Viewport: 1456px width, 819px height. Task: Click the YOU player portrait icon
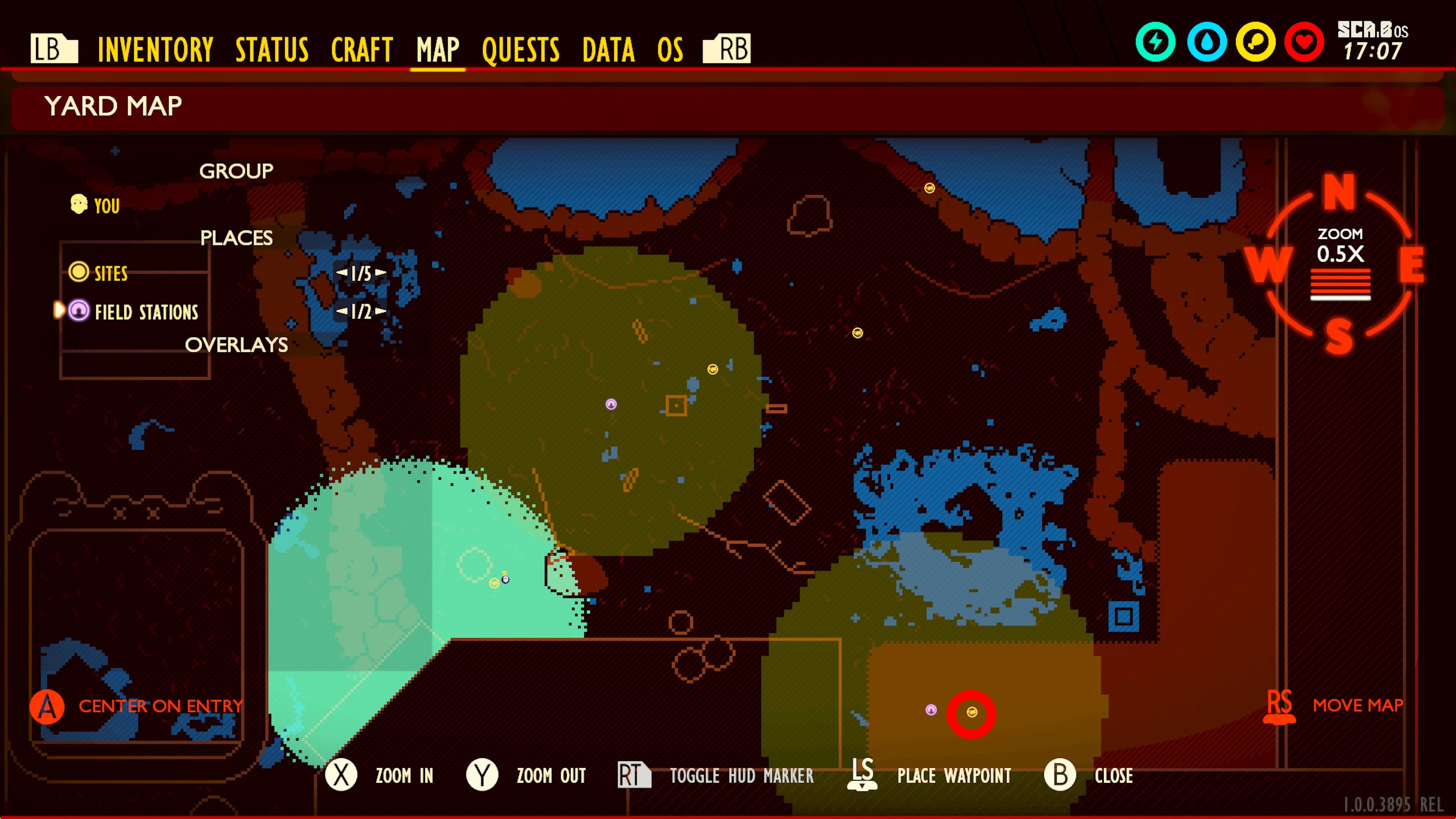point(78,204)
